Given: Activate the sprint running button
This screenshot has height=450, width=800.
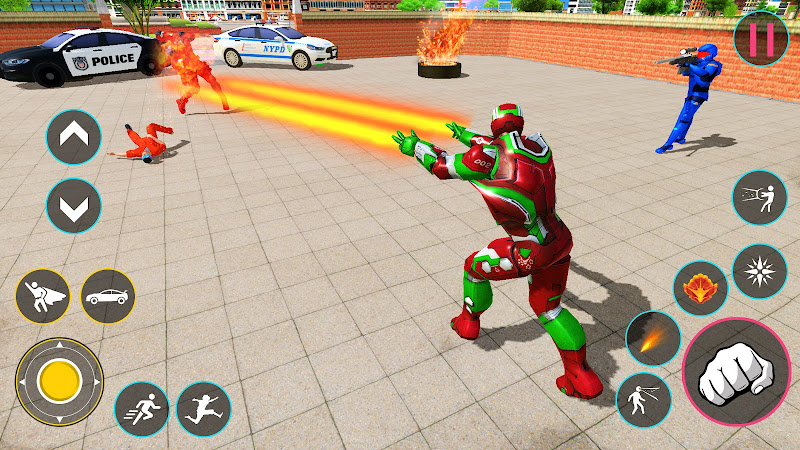Looking at the screenshot, I should click(142, 408).
